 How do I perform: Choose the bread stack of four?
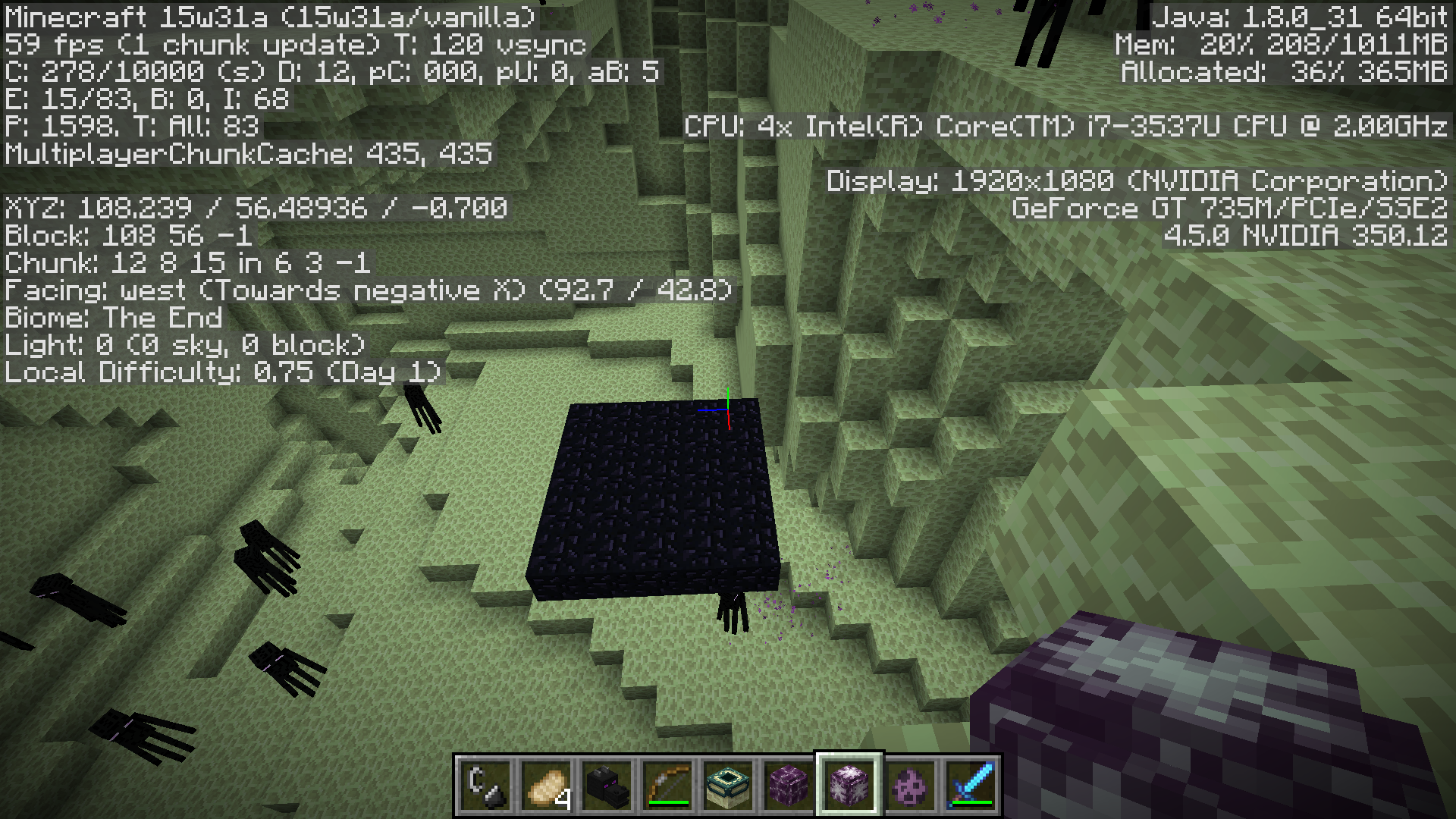[546, 786]
